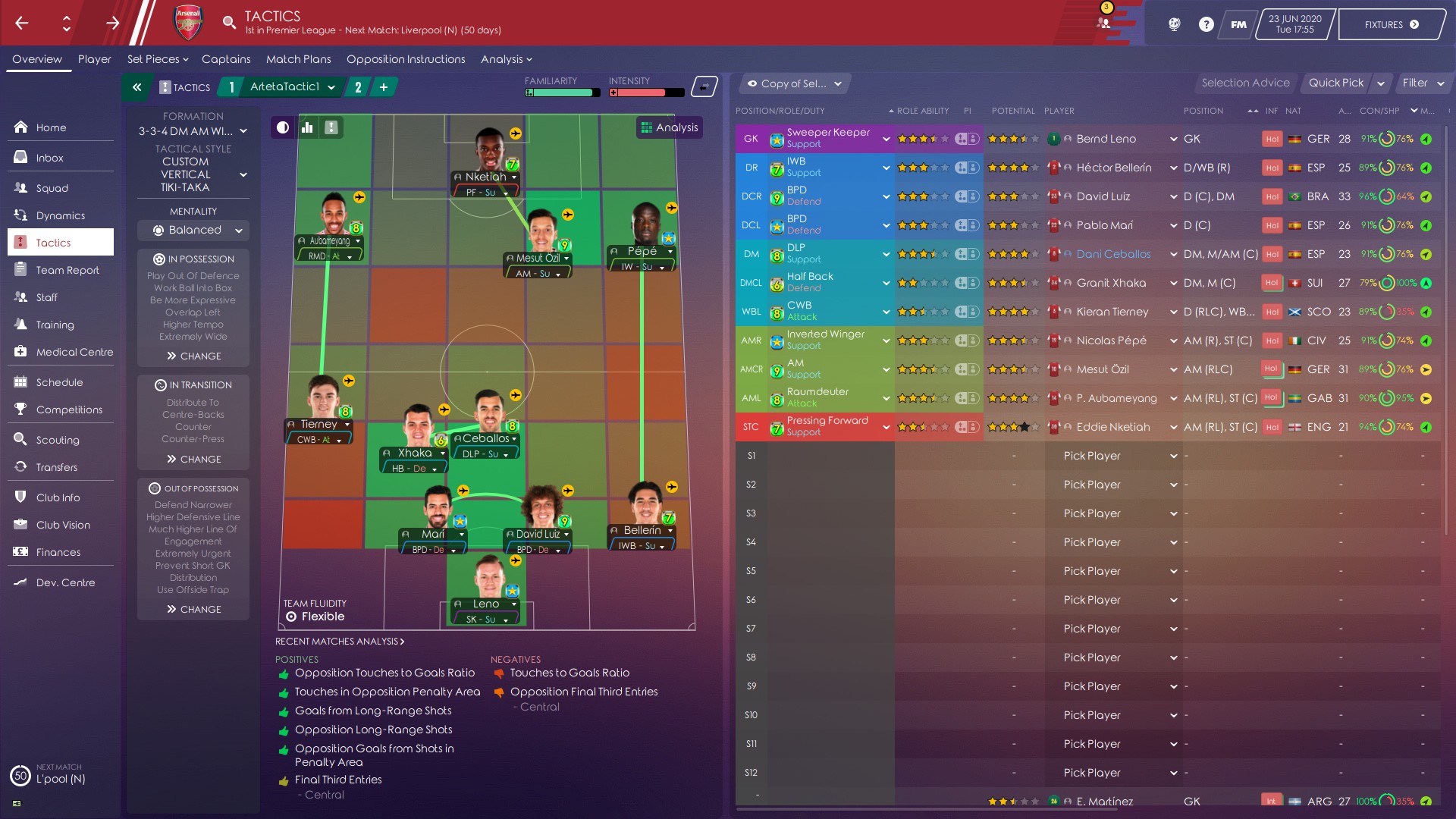Screen dimensions: 1456x819
Task: Select the Bernd Leno player row
Action: click(1106, 139)
